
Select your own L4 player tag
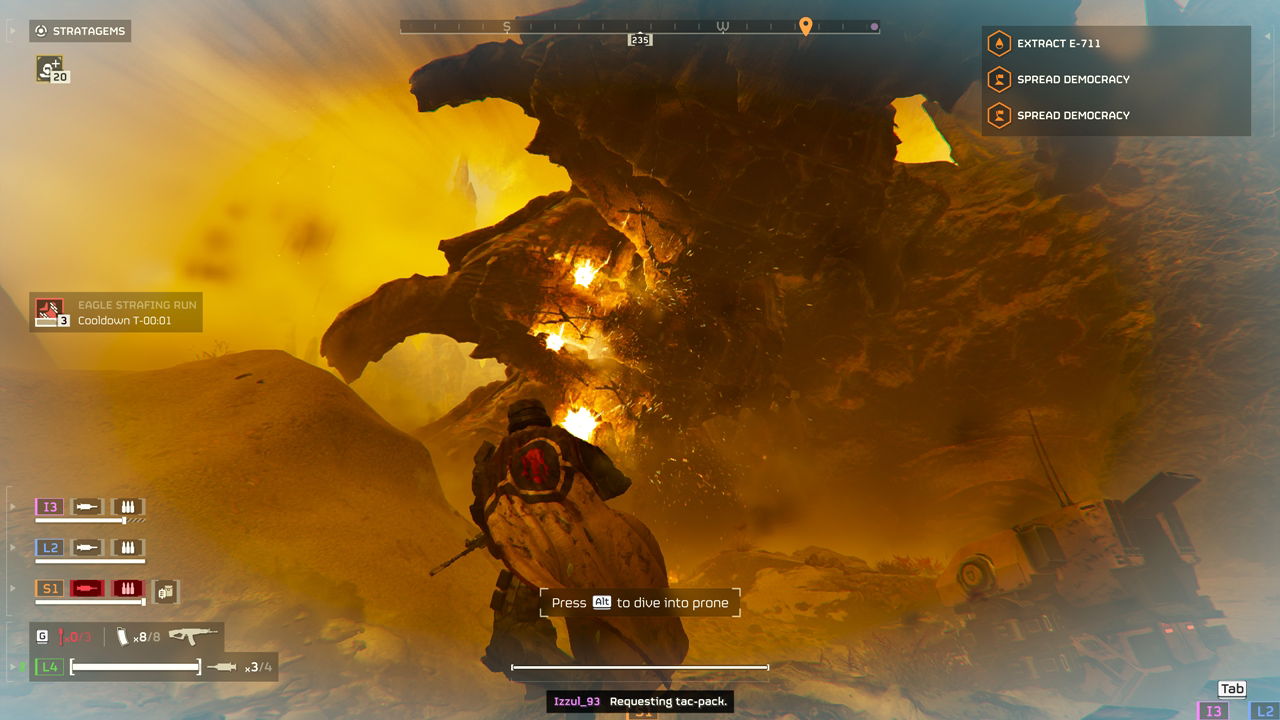tap(49, 666)
